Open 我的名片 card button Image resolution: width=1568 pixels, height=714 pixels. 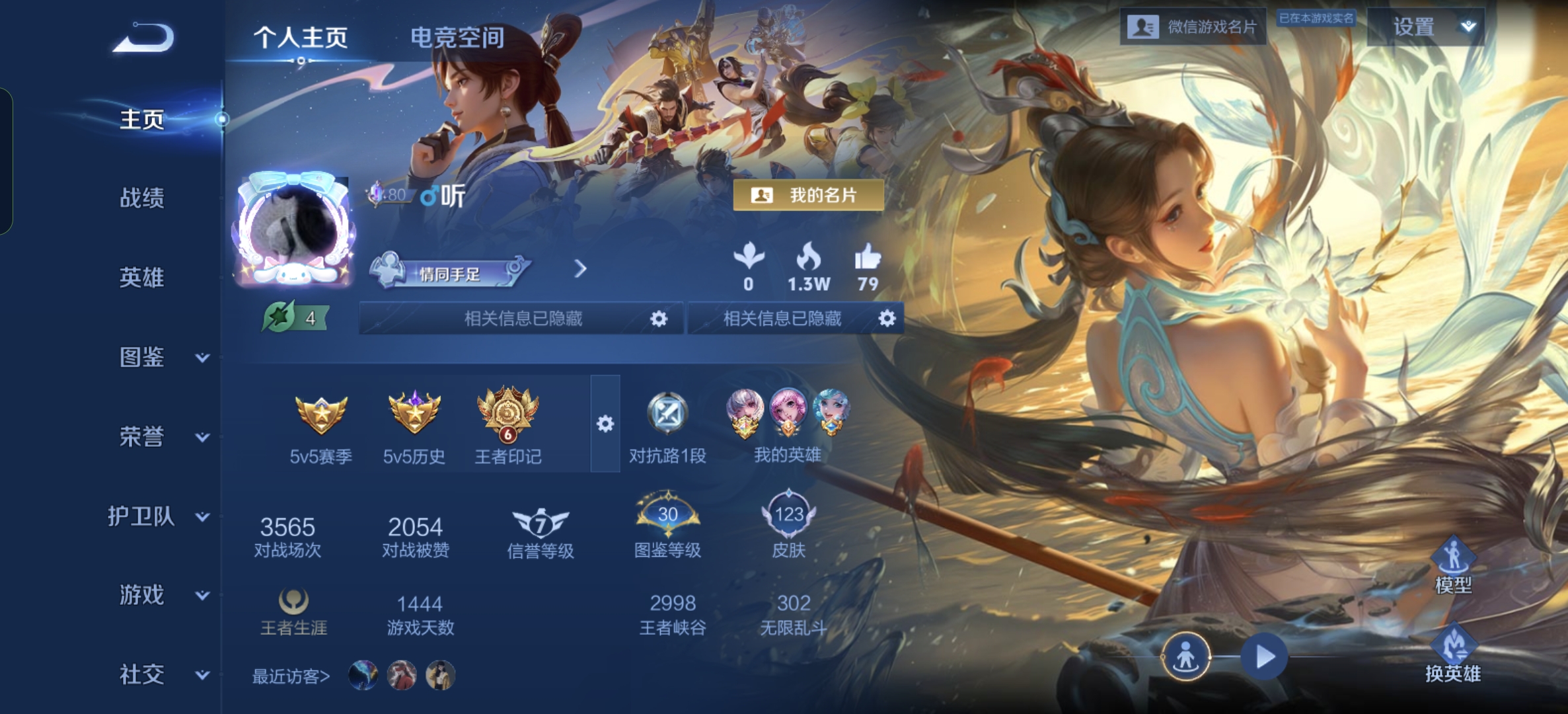pos(808,196)
